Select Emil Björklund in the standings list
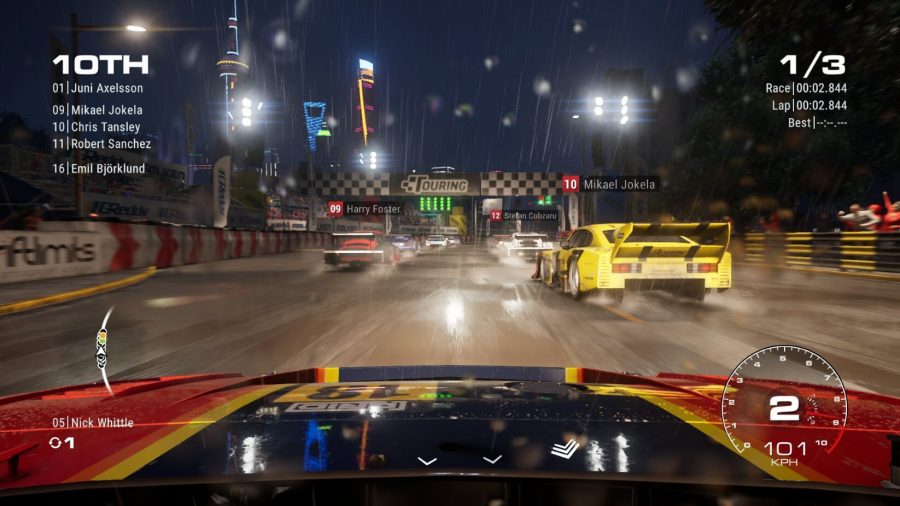This screenshot has height=506, width=900. tap(99, 169)
